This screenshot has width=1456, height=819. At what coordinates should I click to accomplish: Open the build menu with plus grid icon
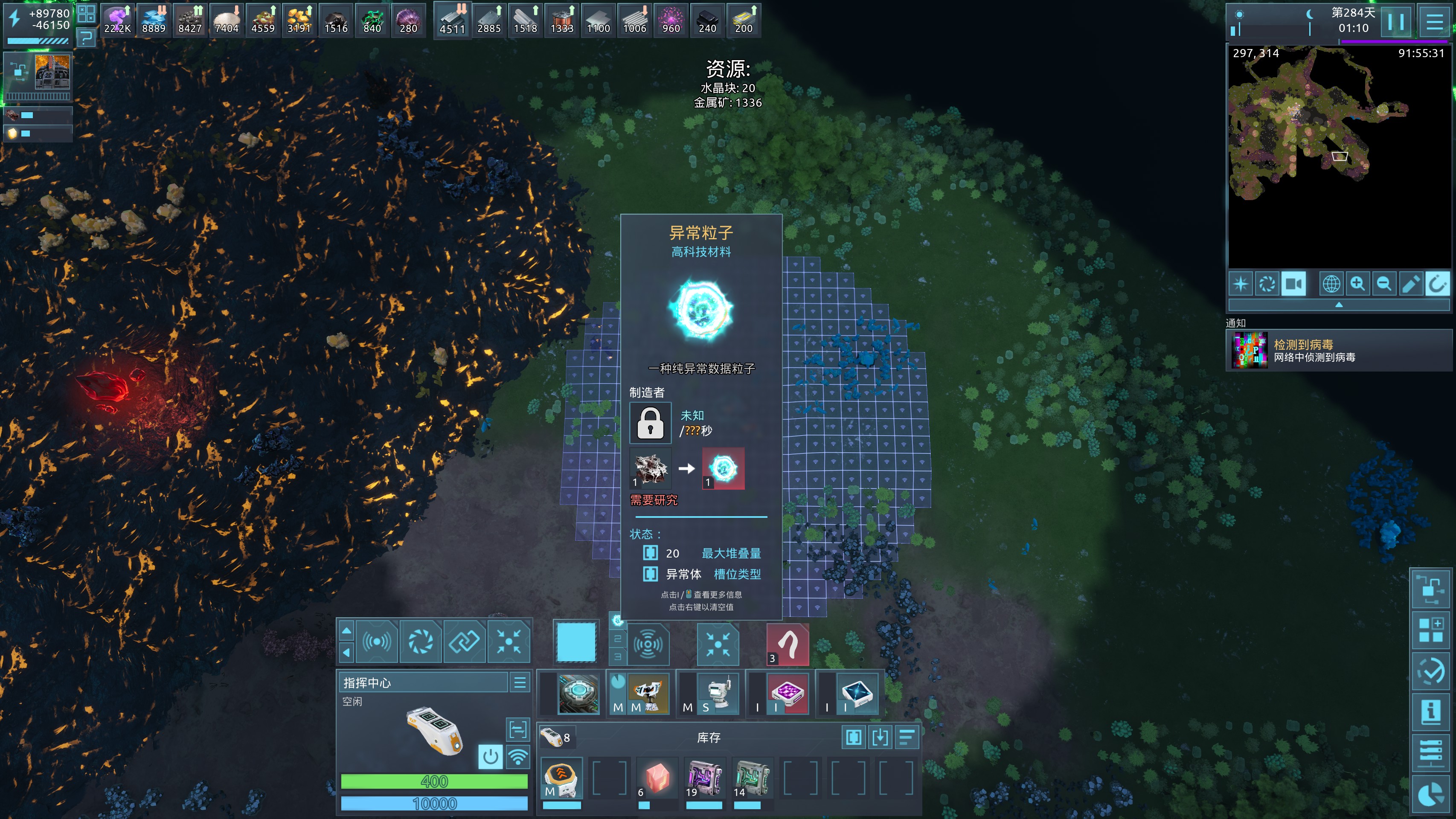1430,630
